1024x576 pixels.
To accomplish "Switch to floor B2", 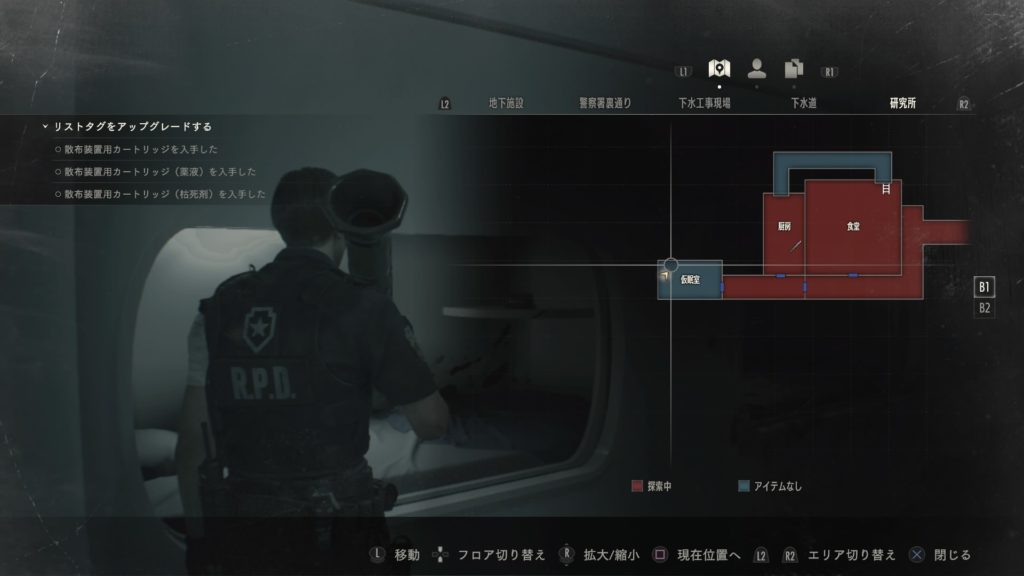I will [984, 308].
